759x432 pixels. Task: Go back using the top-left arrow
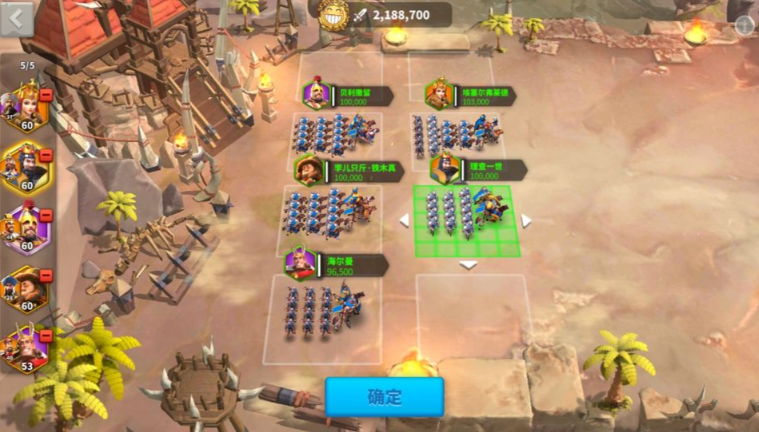pyautogui.click(x=16, y=19)
